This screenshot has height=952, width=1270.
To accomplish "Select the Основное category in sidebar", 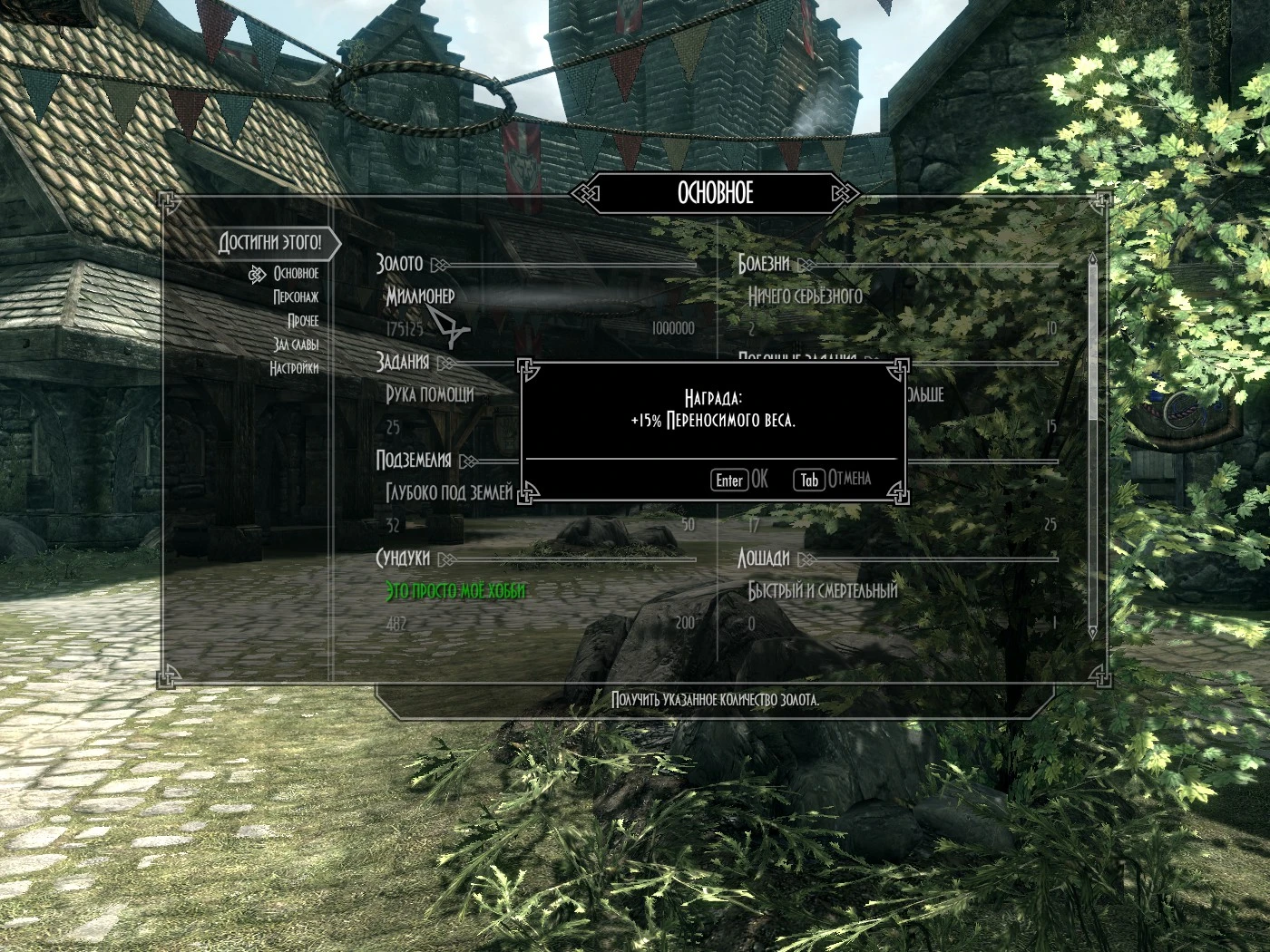I will point(296,273).
